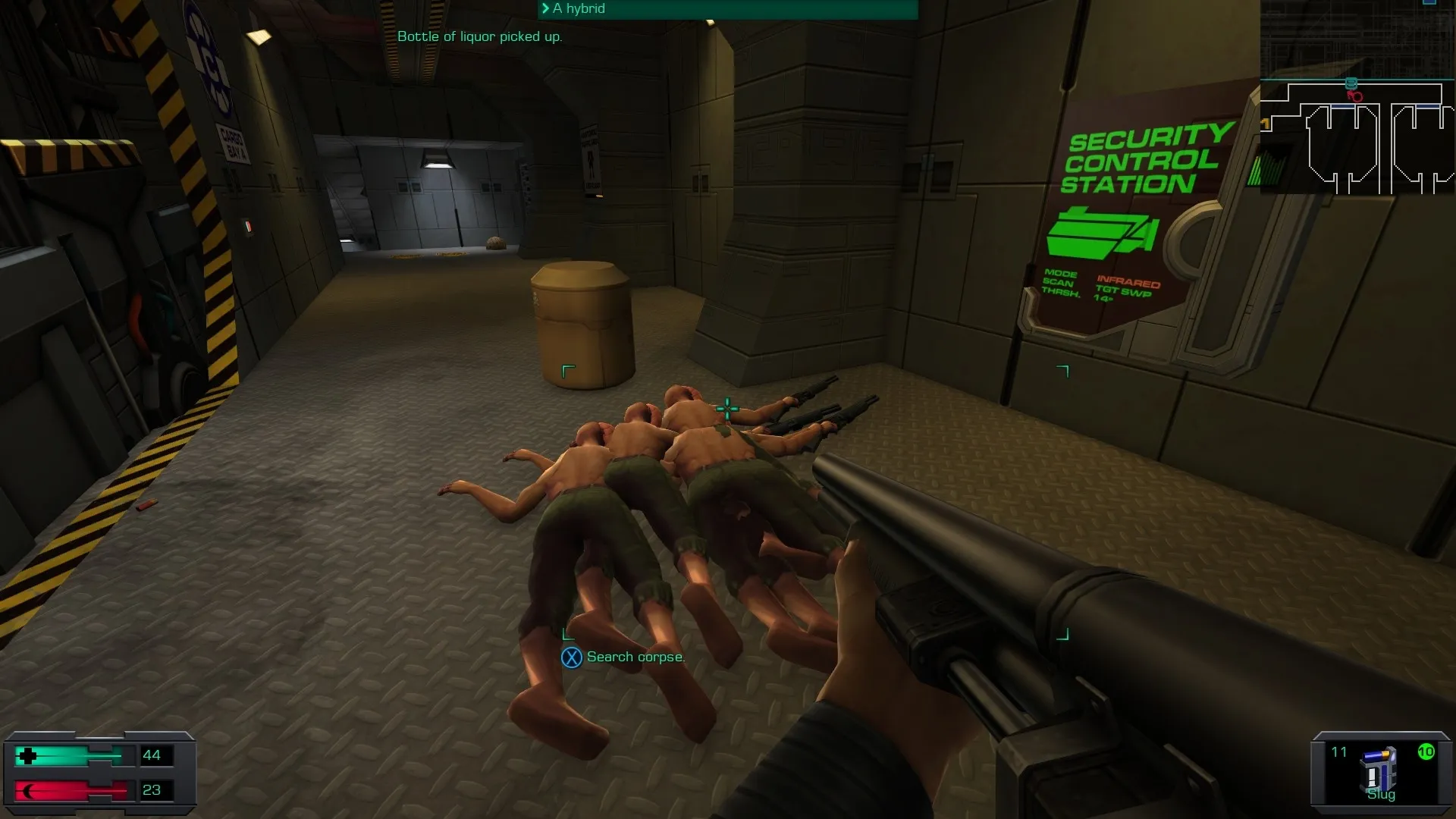The width and height of the screenshot is (1456, 819).
Task: Select the Slug ammo clip icon
Action: click(1379, 769)
